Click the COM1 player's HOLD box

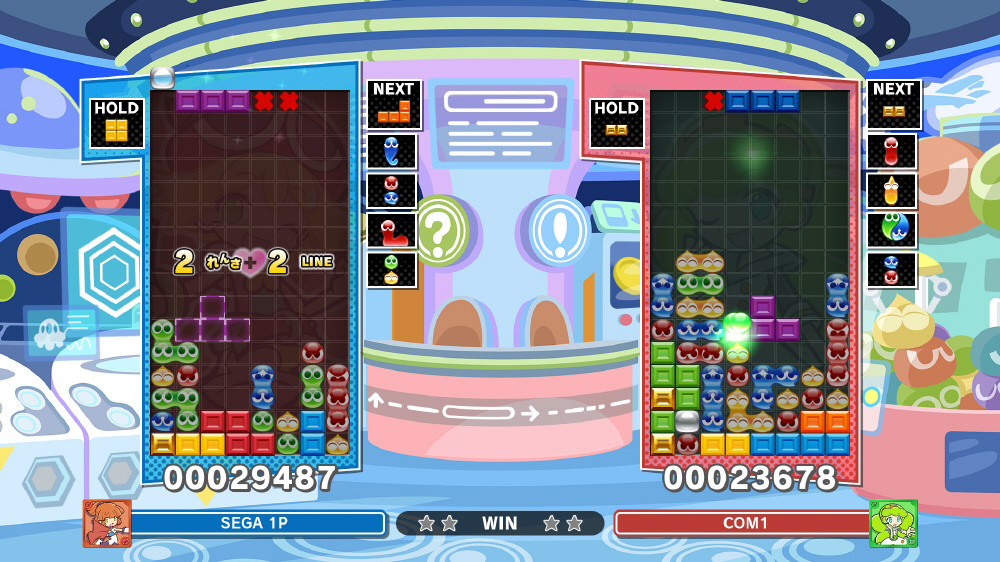click(617, 123)
